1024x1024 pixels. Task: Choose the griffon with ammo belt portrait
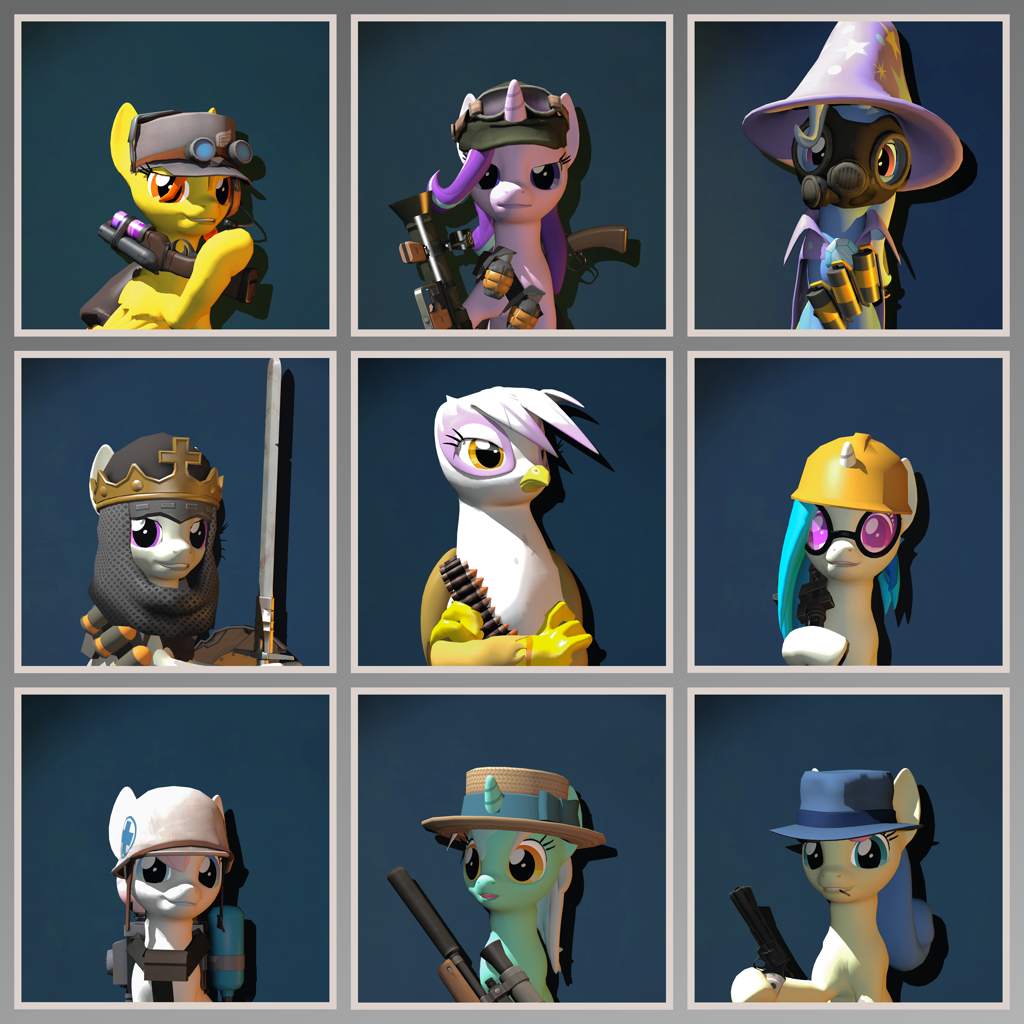point(511,511)
